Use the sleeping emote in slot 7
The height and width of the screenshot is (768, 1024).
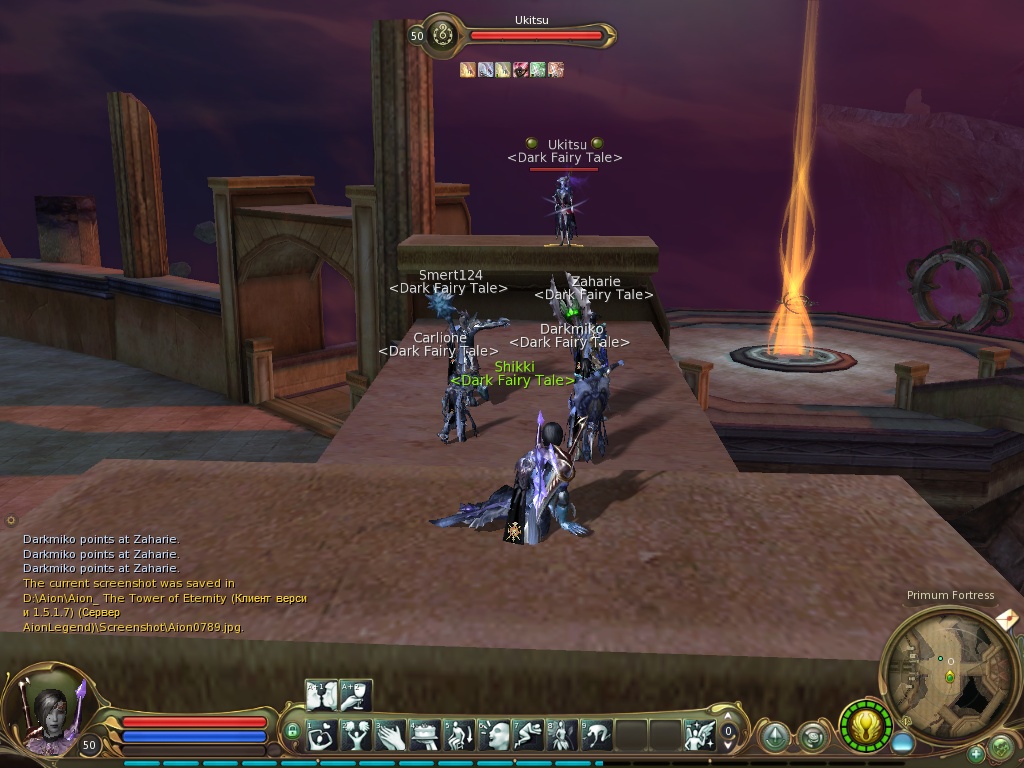click(529, 736)
